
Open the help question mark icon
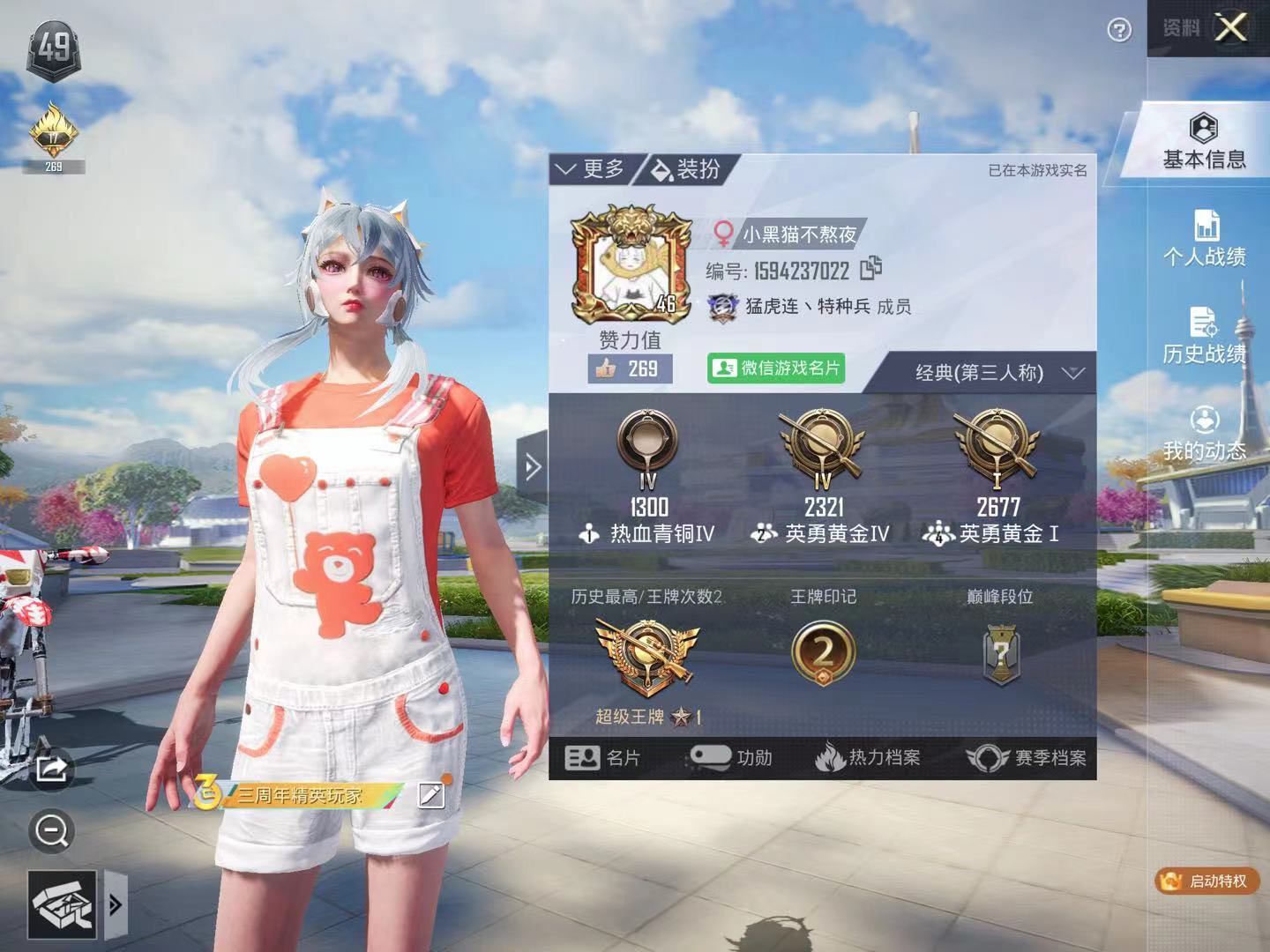[1119, 31]
